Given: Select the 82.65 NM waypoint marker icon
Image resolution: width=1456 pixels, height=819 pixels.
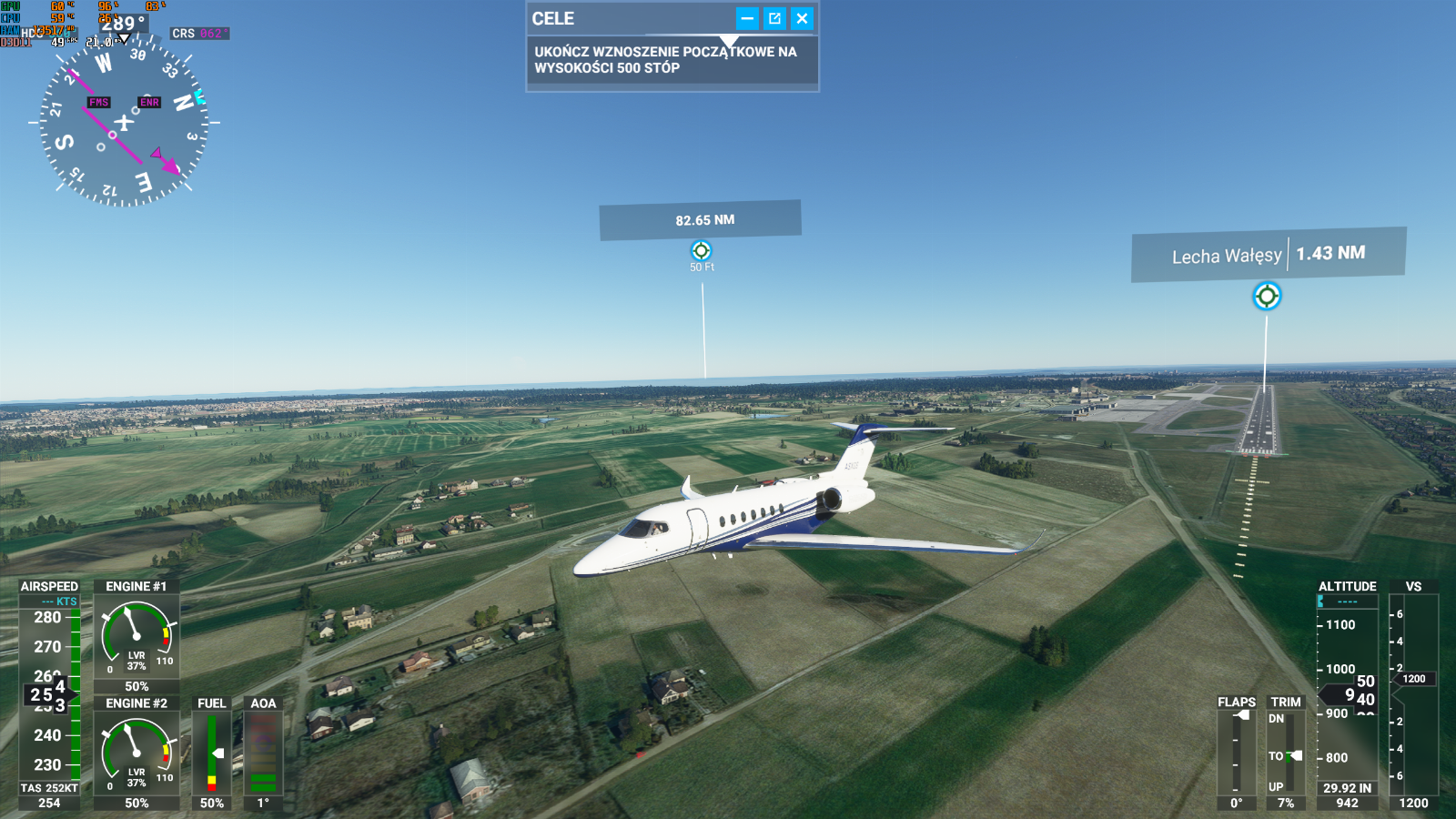Looking at the screenshot, I should (701, 250).
